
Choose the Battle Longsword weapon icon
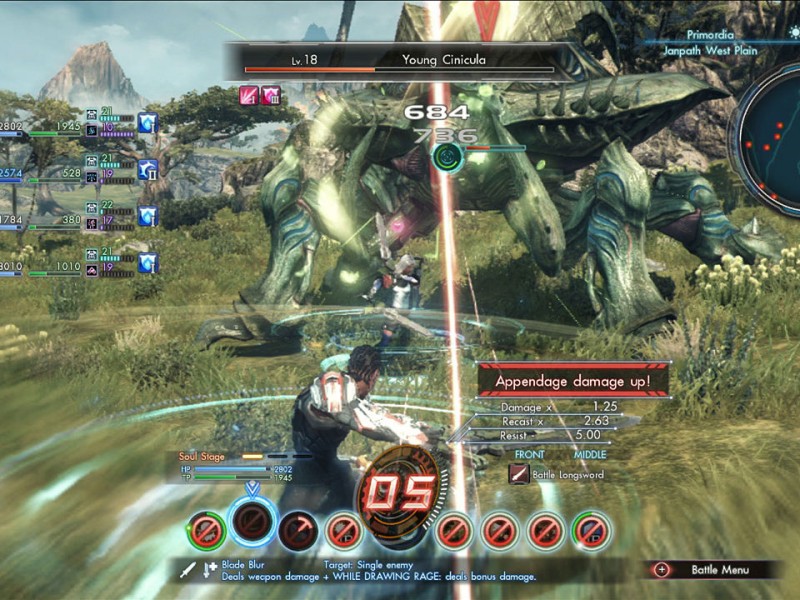pyautogui.click(x=519, y=474)
